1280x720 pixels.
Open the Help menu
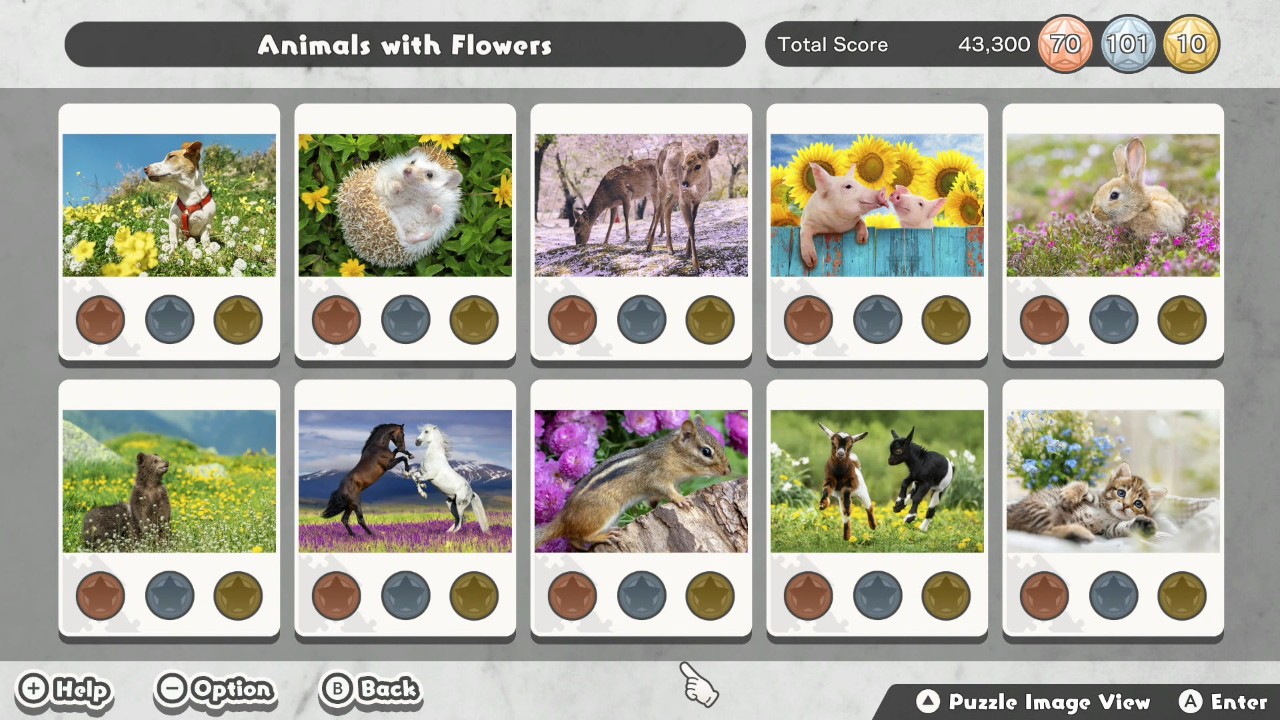[63, 690]
